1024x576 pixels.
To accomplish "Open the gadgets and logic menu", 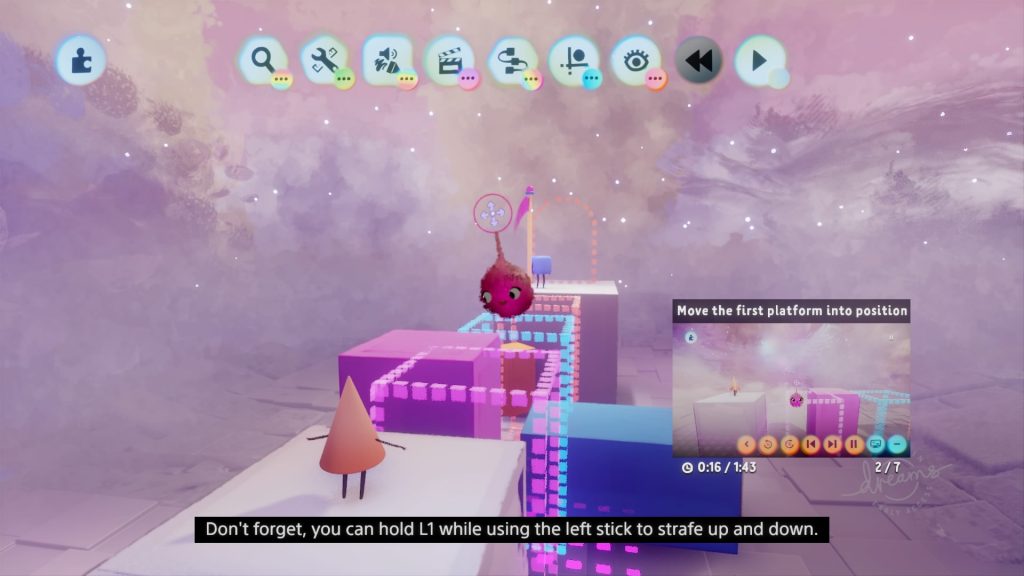I will (x=511, y=60).
